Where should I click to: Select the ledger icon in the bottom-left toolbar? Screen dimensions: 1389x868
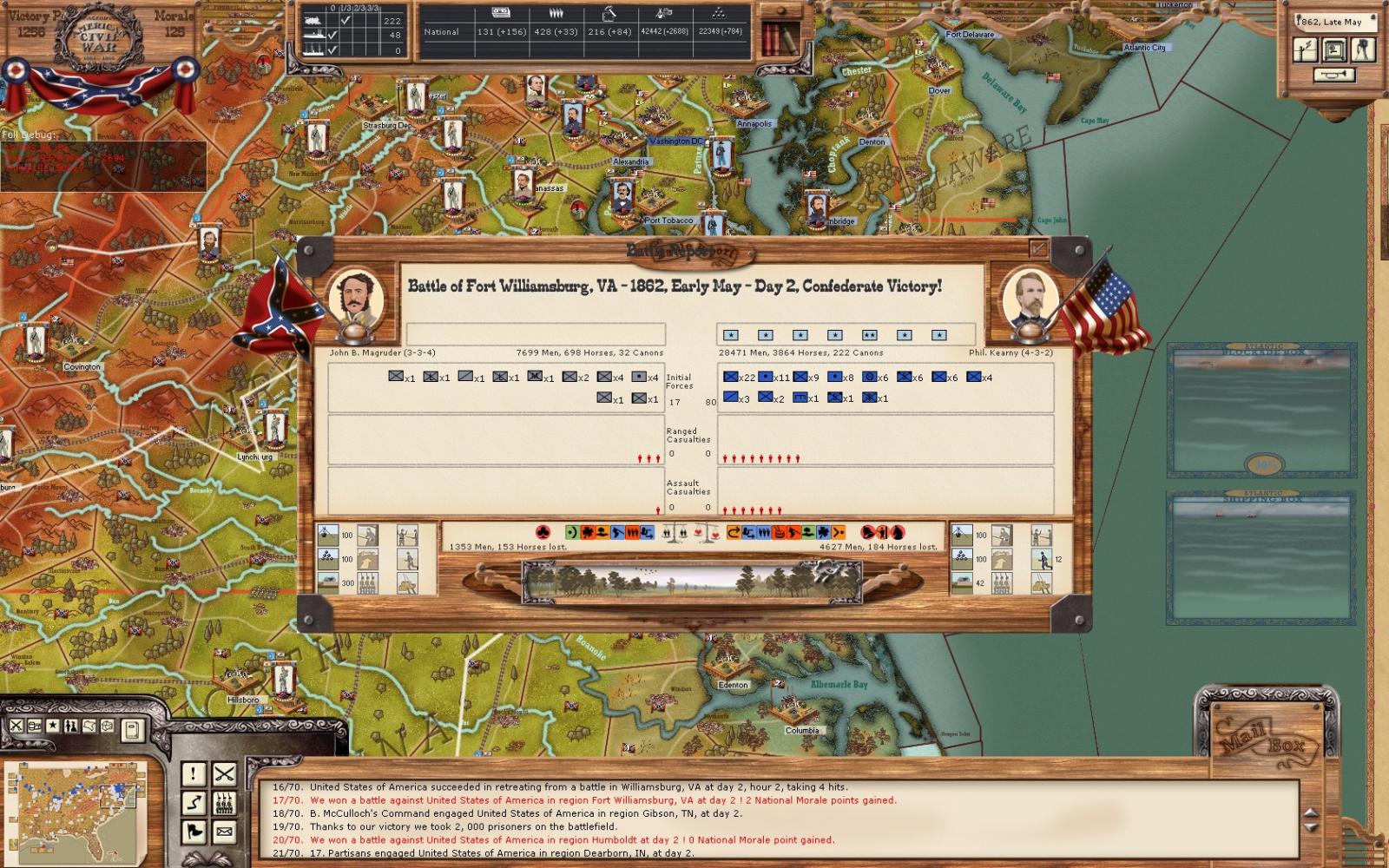point(34,727)
